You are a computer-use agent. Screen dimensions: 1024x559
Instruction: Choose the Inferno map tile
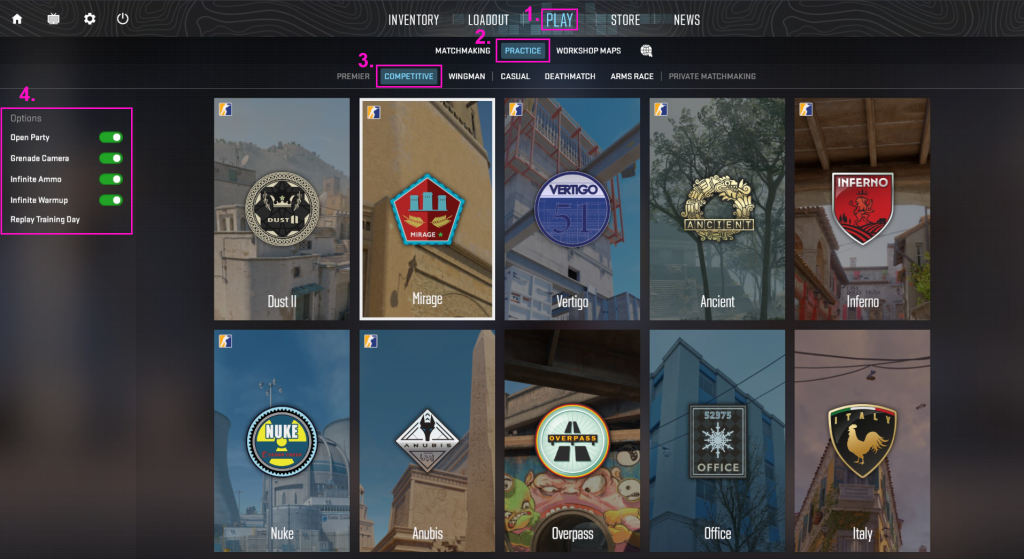[862, 209]
